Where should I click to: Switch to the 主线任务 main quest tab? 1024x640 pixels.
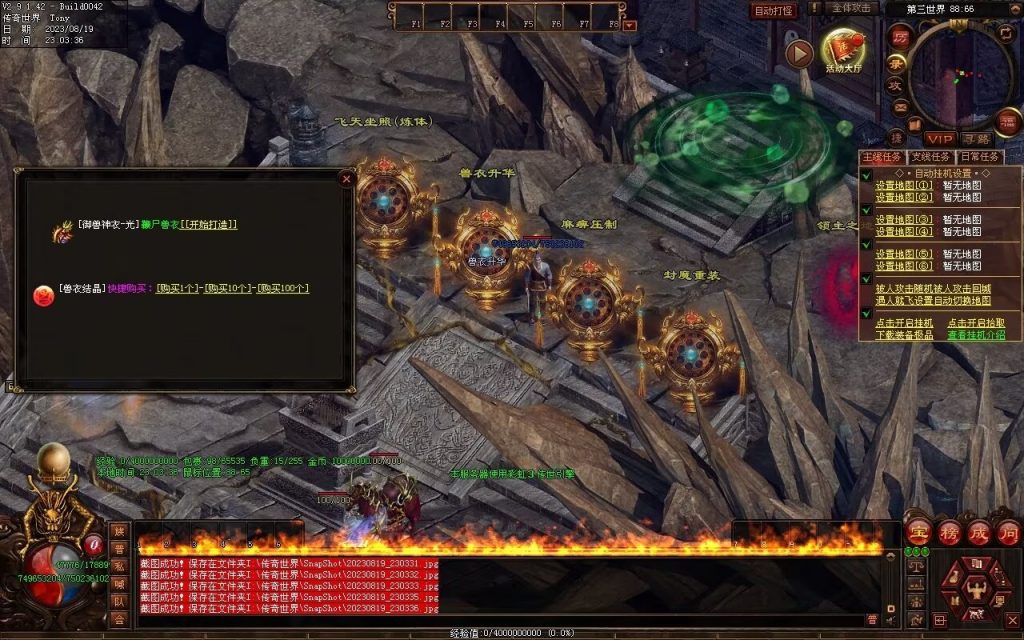click(x=882, y=157)
